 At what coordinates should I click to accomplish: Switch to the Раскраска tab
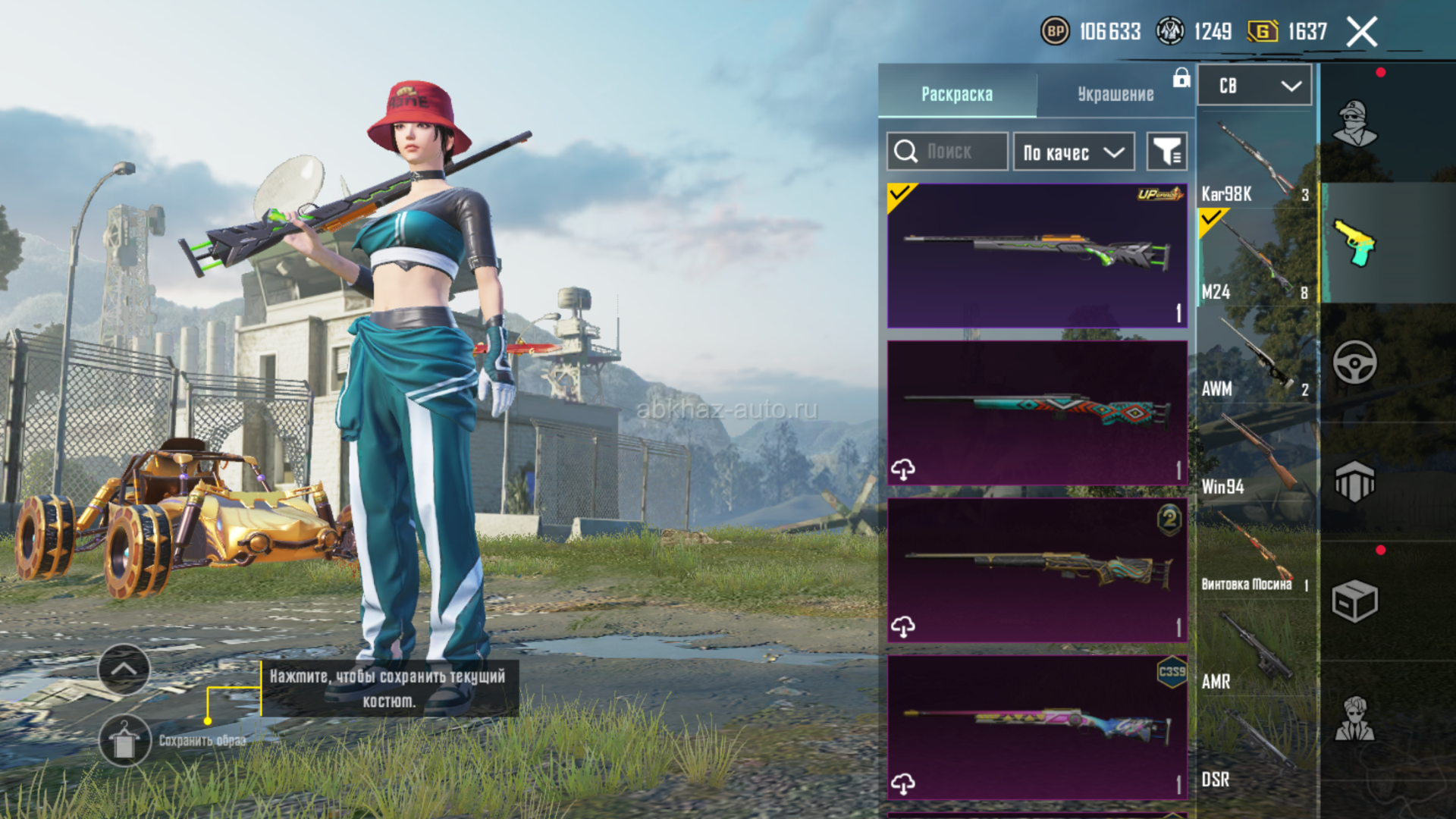pos(957,94)
